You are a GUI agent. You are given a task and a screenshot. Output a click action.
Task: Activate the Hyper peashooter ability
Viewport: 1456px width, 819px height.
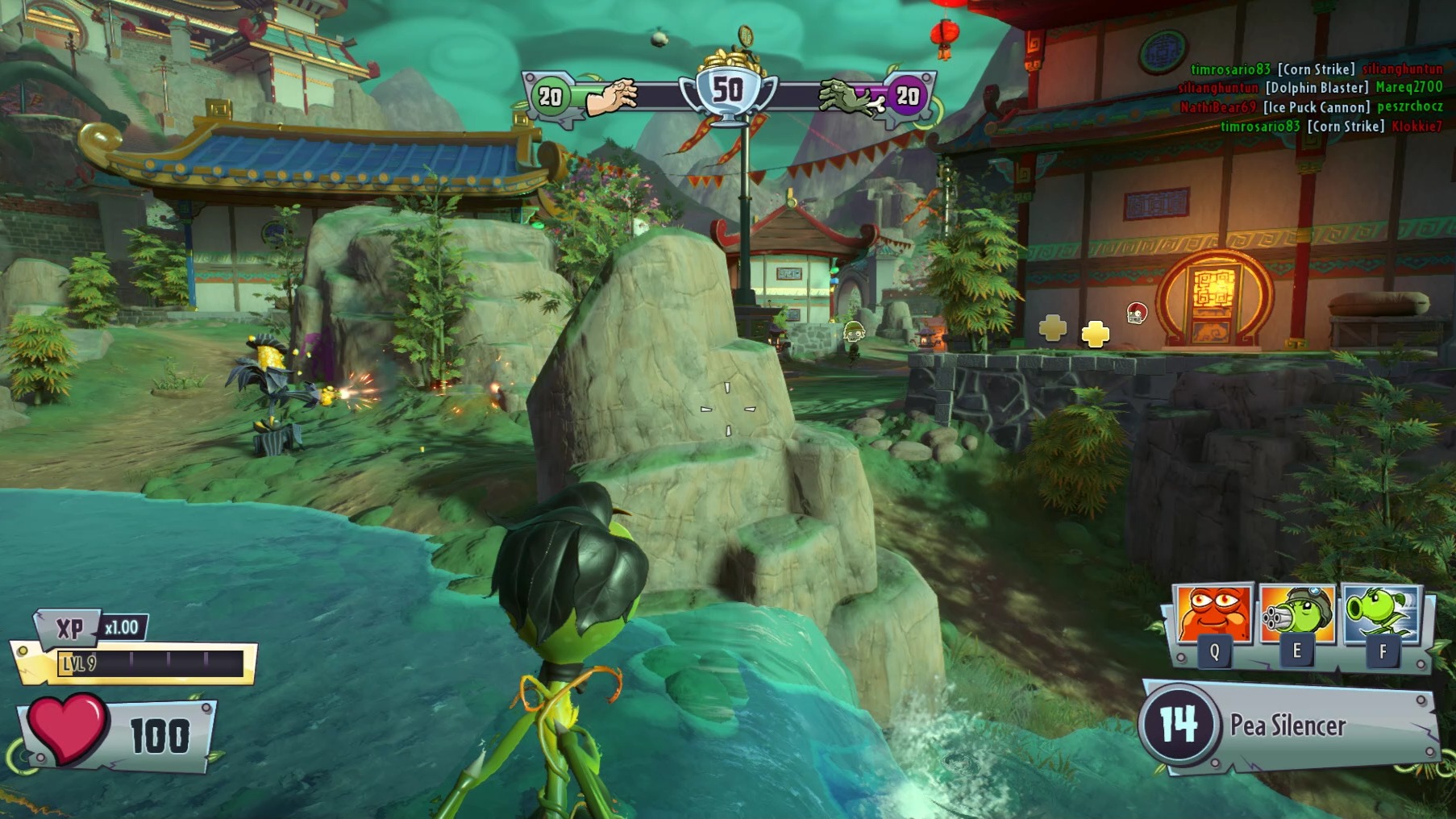(x=1381, y=614)
